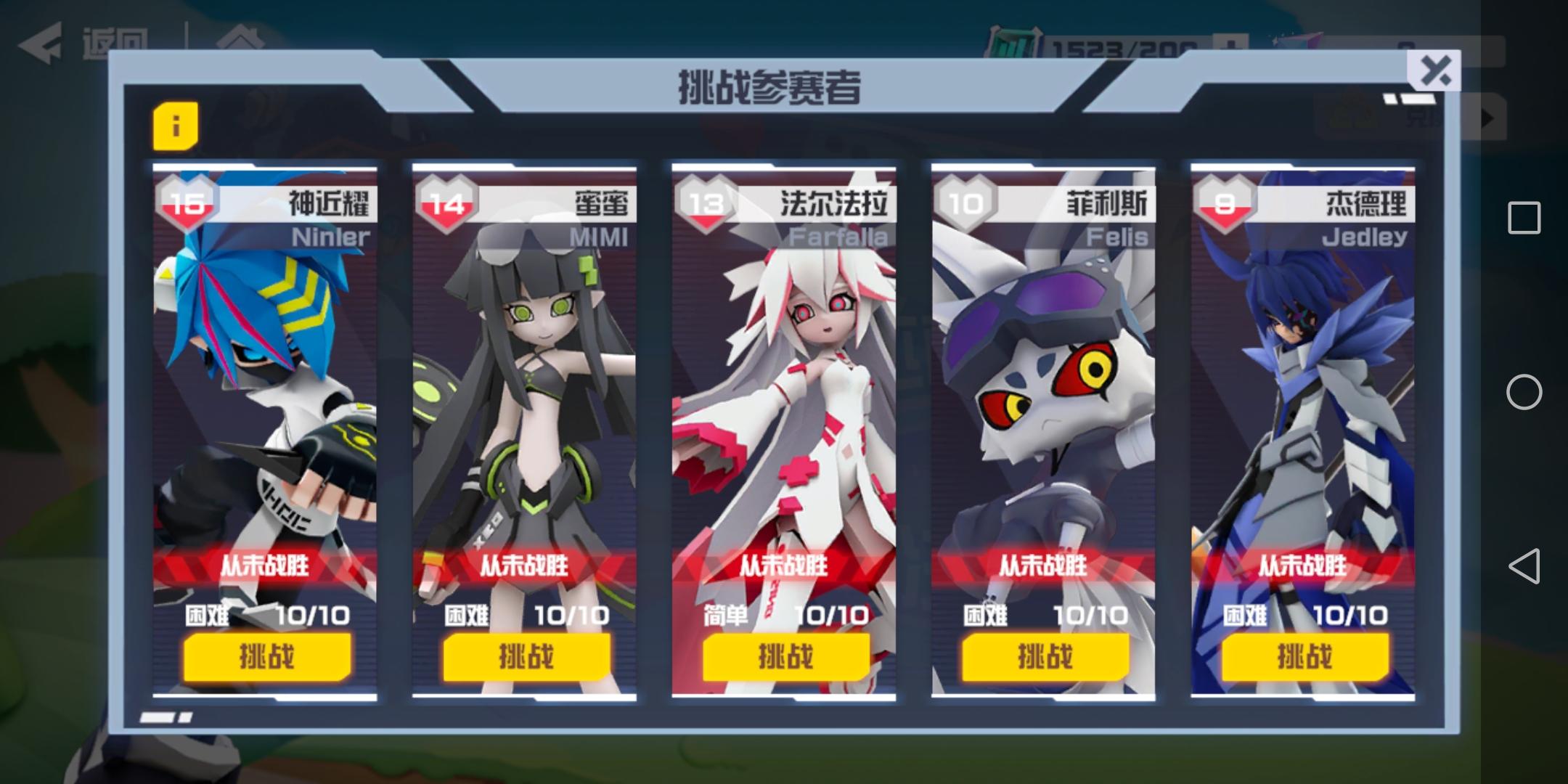Click Ninler's level 15 heart badge
1568x784 pixels.
187,204
